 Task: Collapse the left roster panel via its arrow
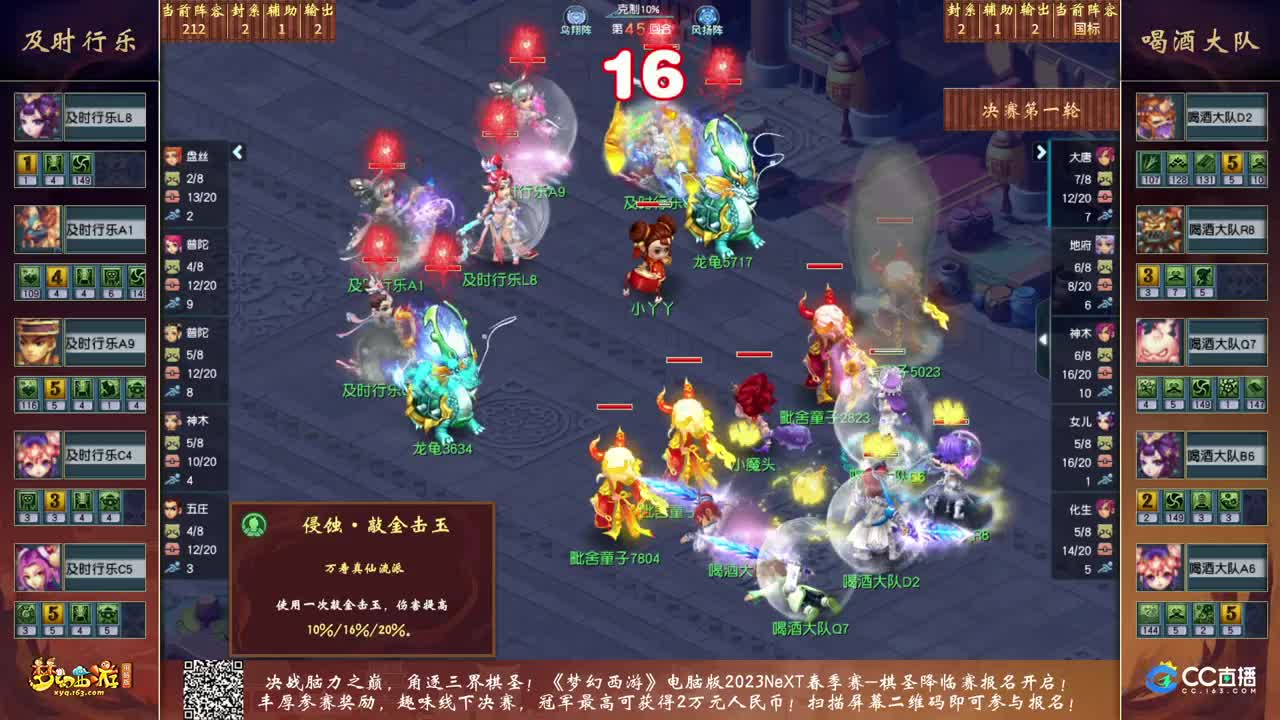tap(236, 154)
